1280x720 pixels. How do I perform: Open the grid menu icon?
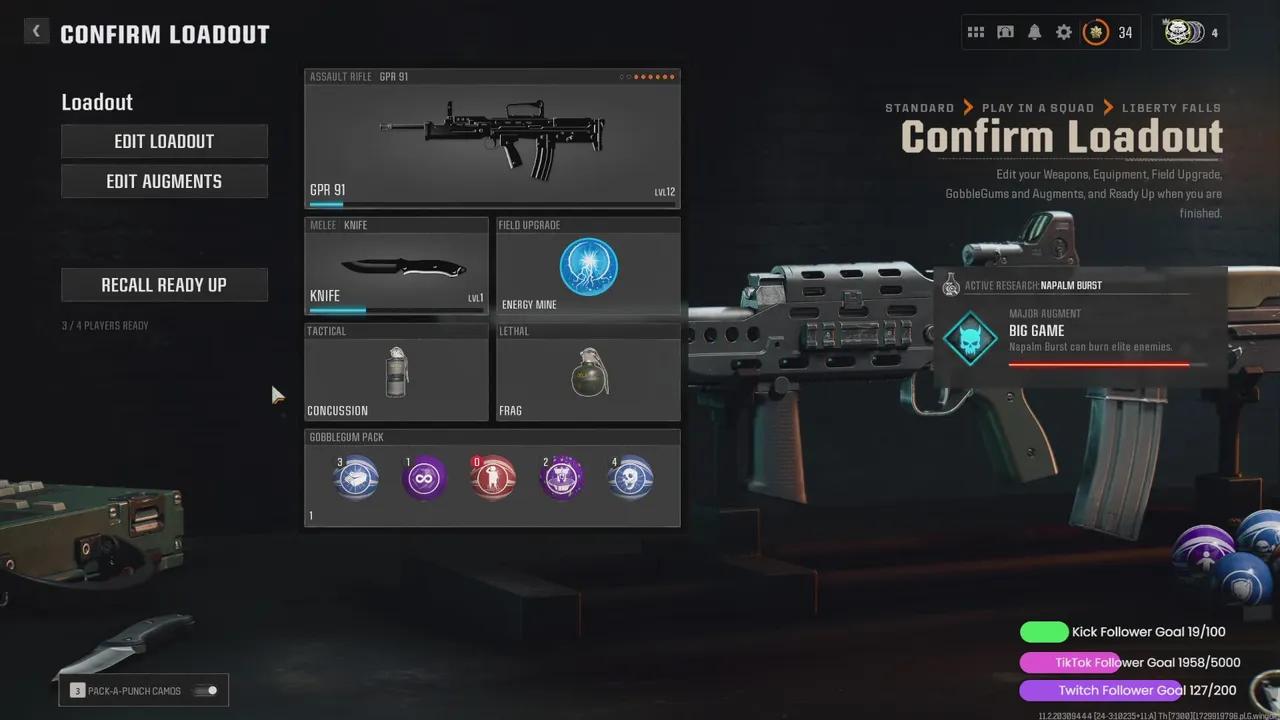click(x=976, y=33)
